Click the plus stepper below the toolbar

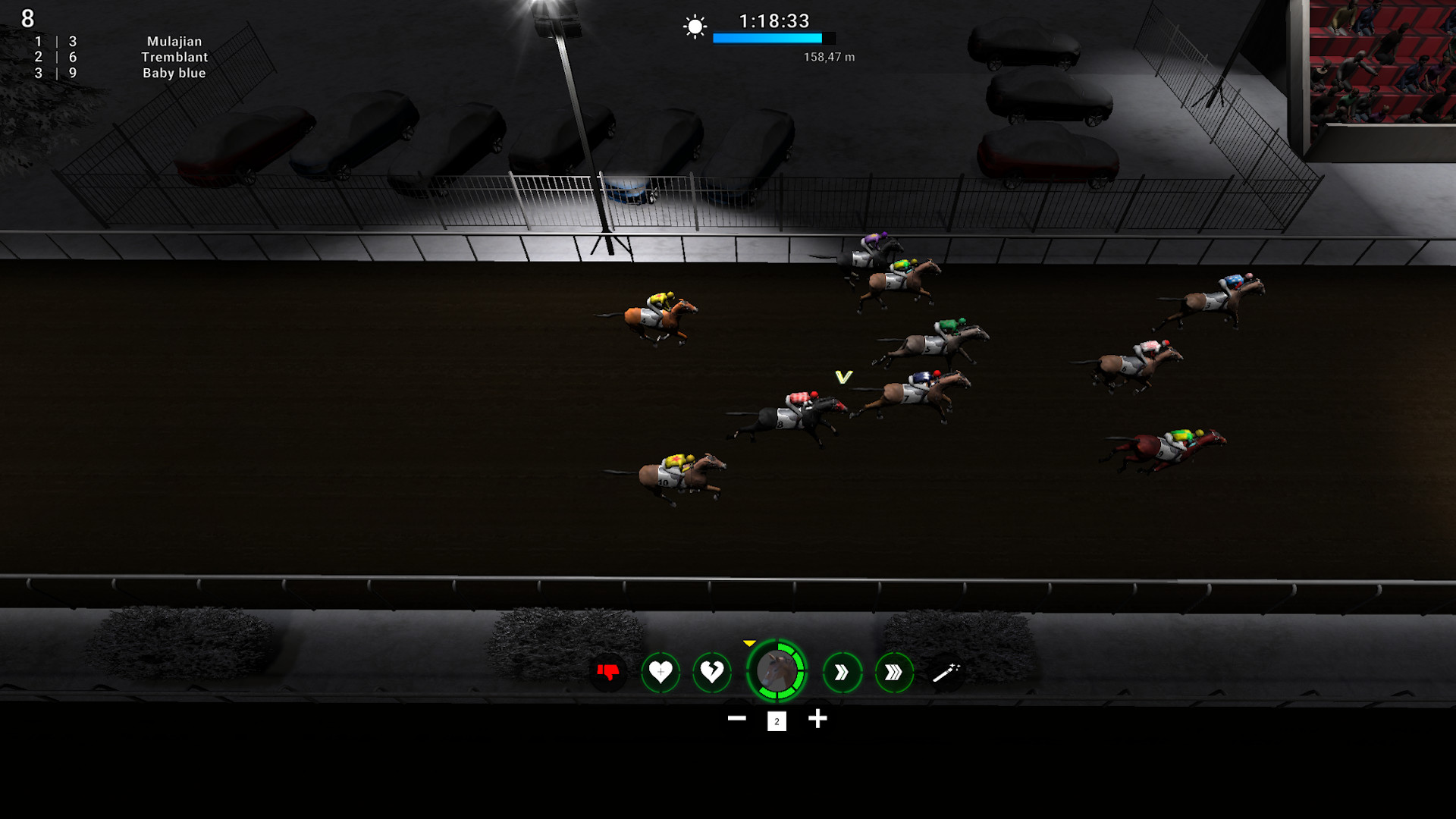click(x=818, y=718)
